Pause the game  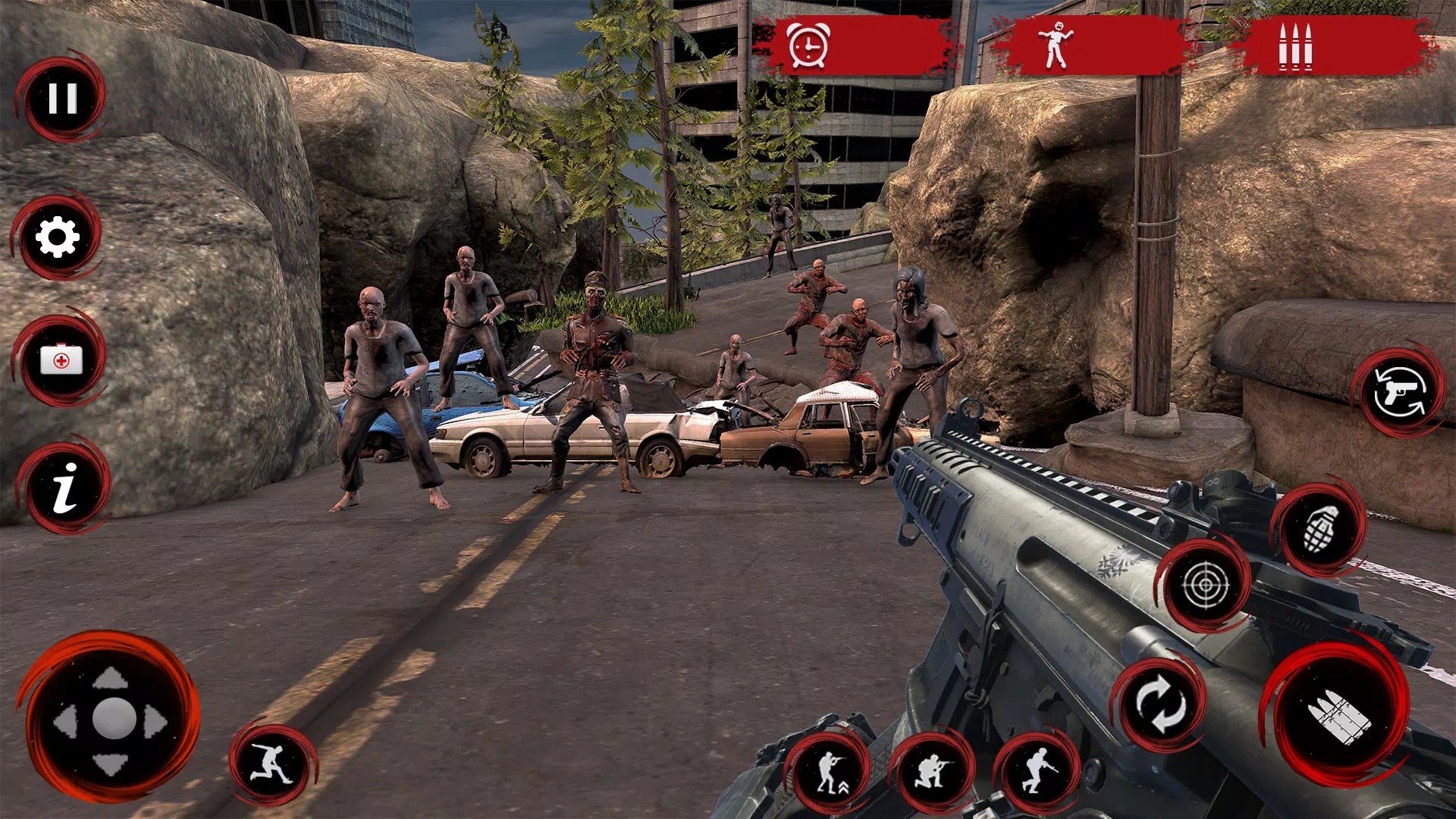click(62, 99)
